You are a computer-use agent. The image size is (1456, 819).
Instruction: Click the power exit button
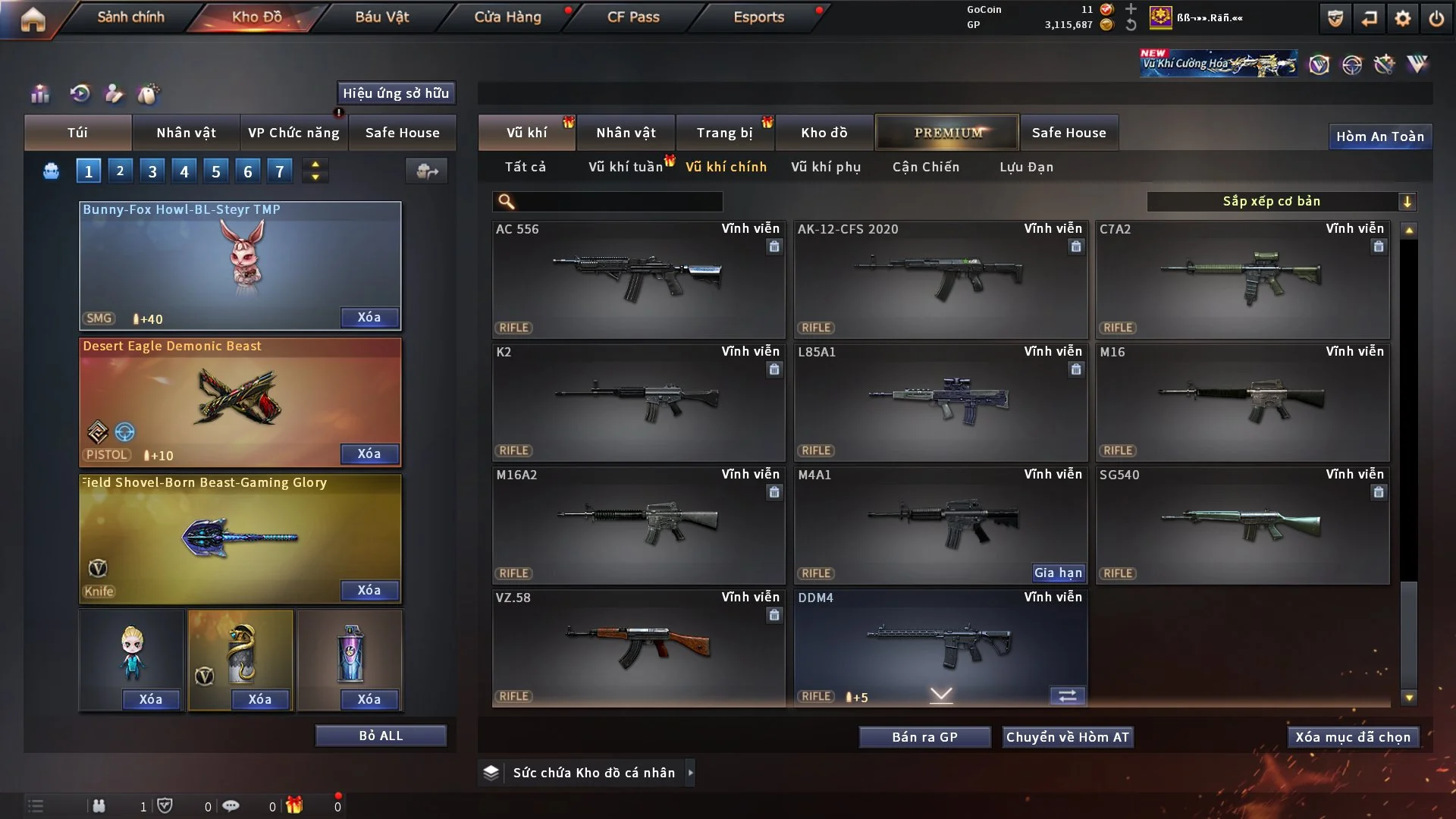tap(1436, 18)
